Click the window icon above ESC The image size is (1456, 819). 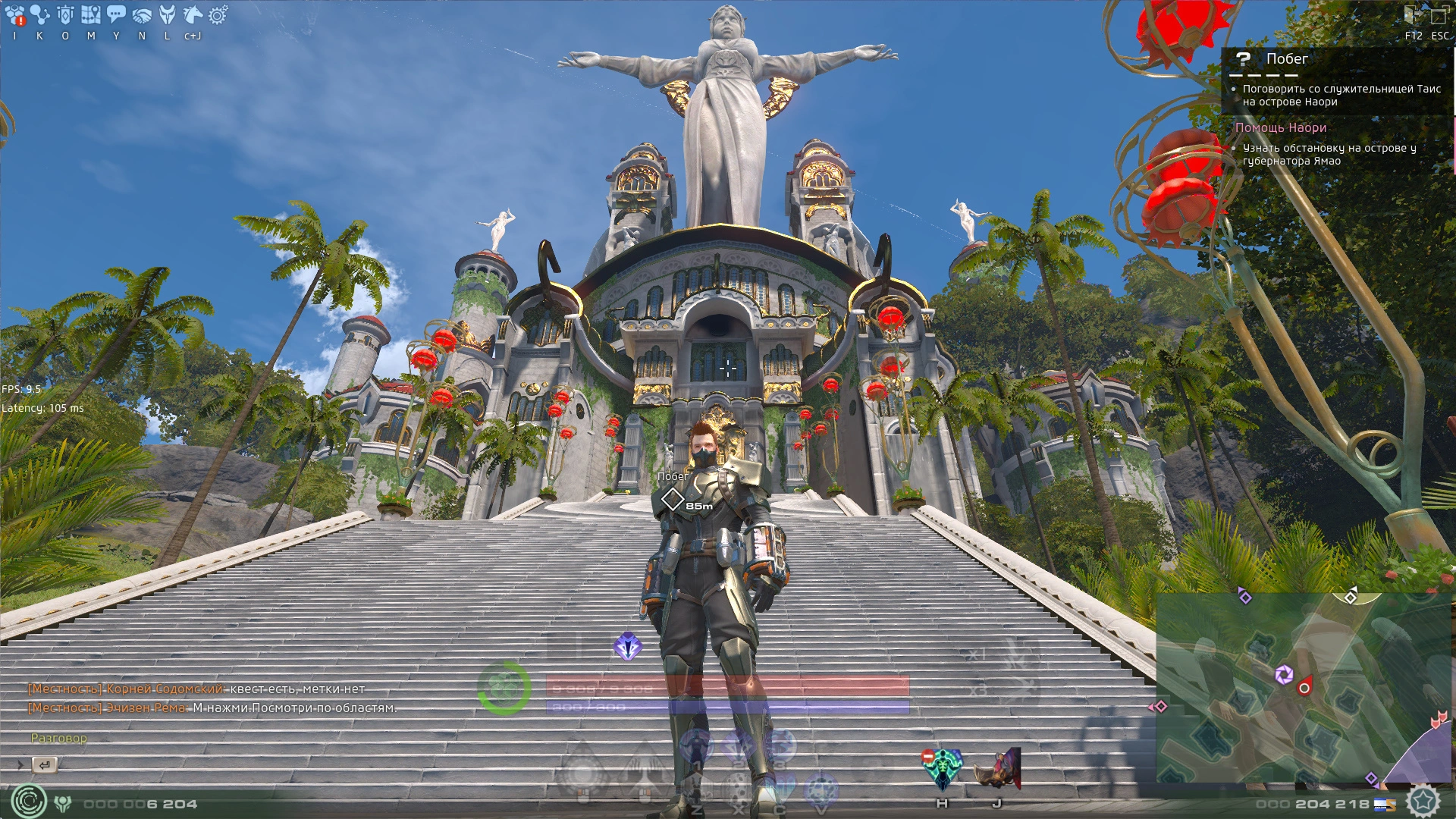1439,15
